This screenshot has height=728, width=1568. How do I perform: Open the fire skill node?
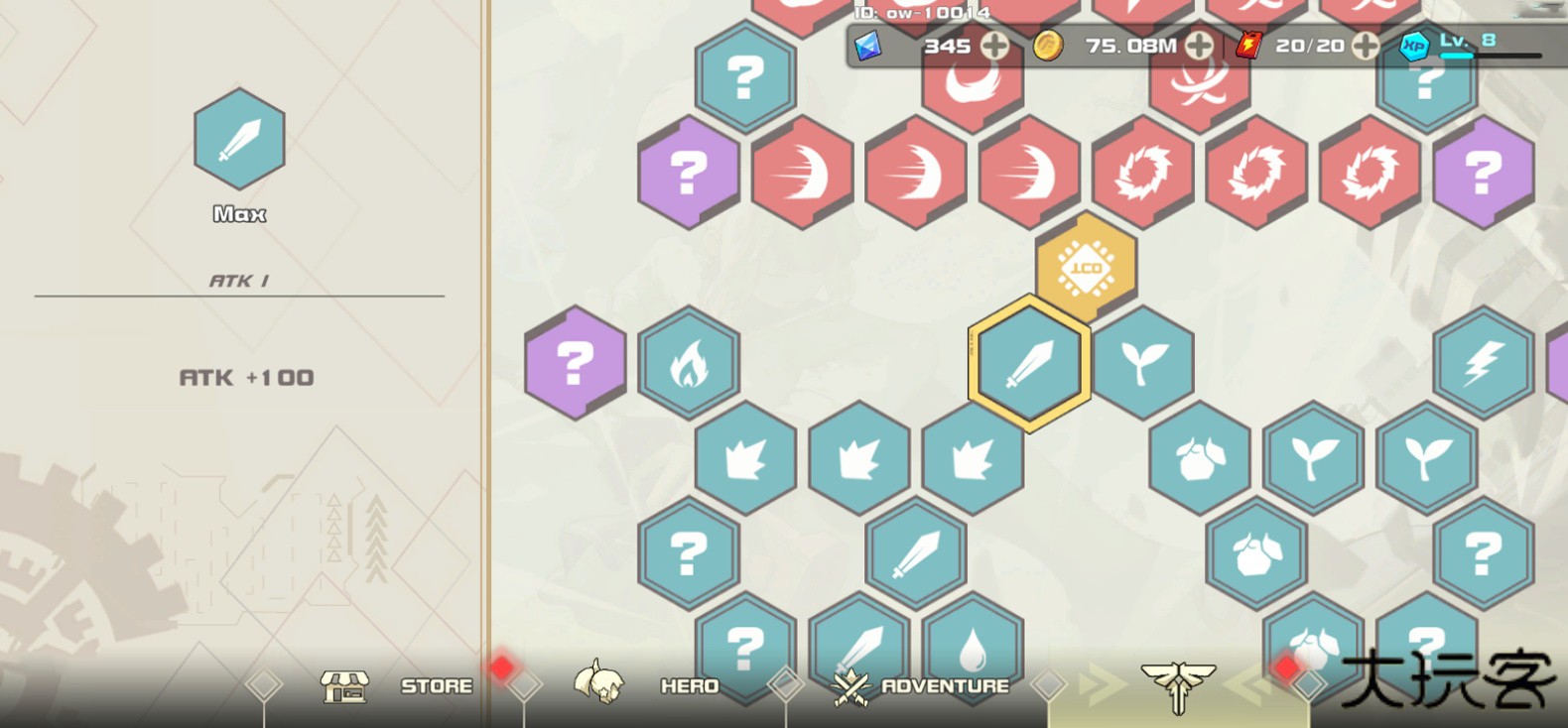click(x=689, y=361)
